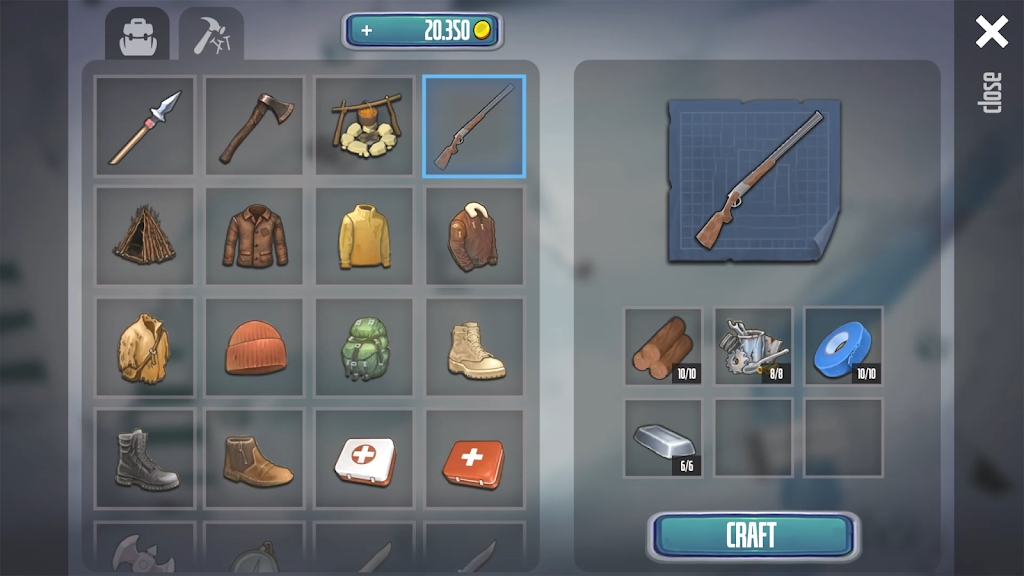1024x576 pixels.
Task: Open the hammer crafting tab
Action: click(x=211, y=36)
